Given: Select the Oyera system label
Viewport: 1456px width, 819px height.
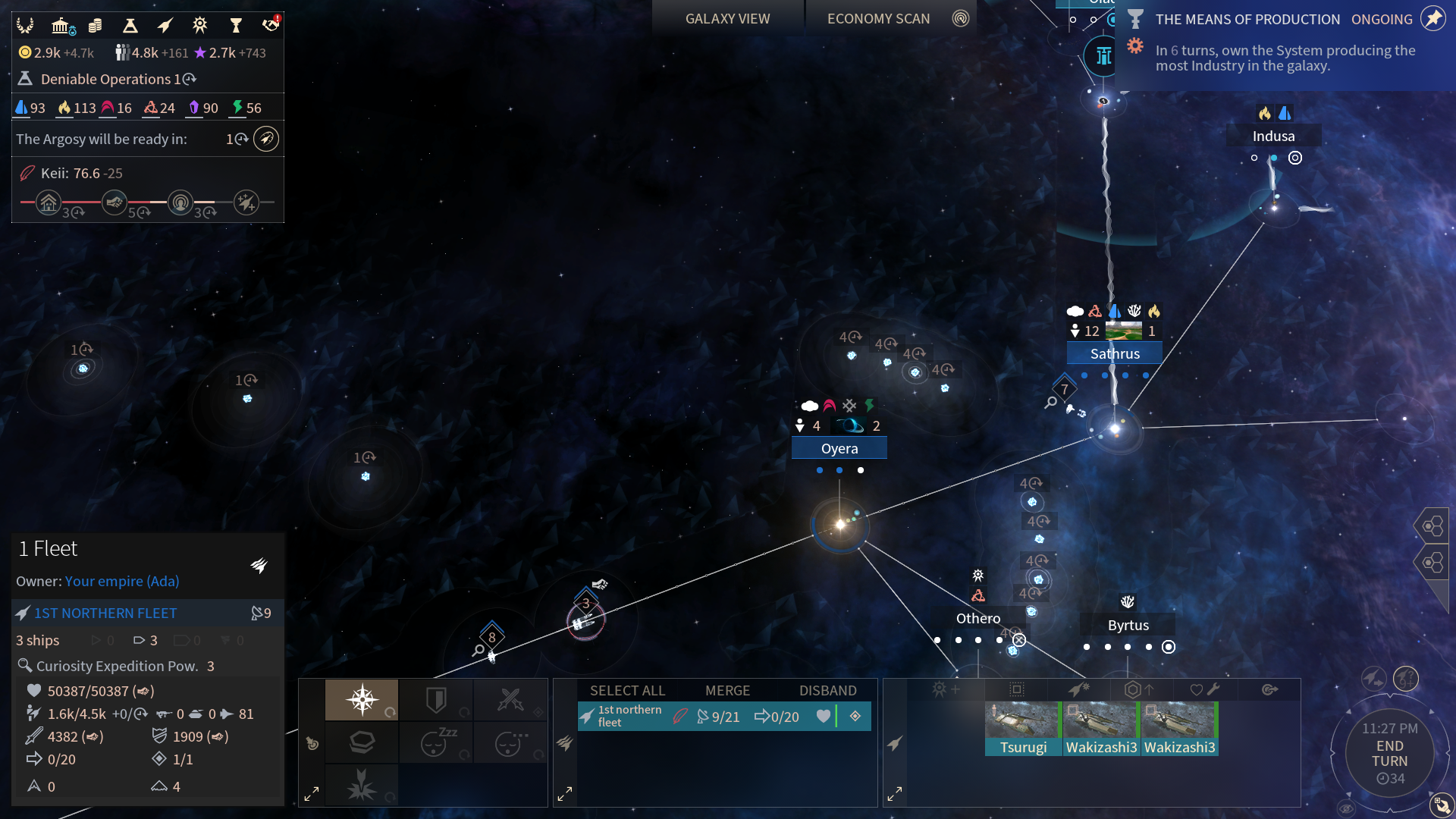Looking at the screenshot, I should (839, 448).
